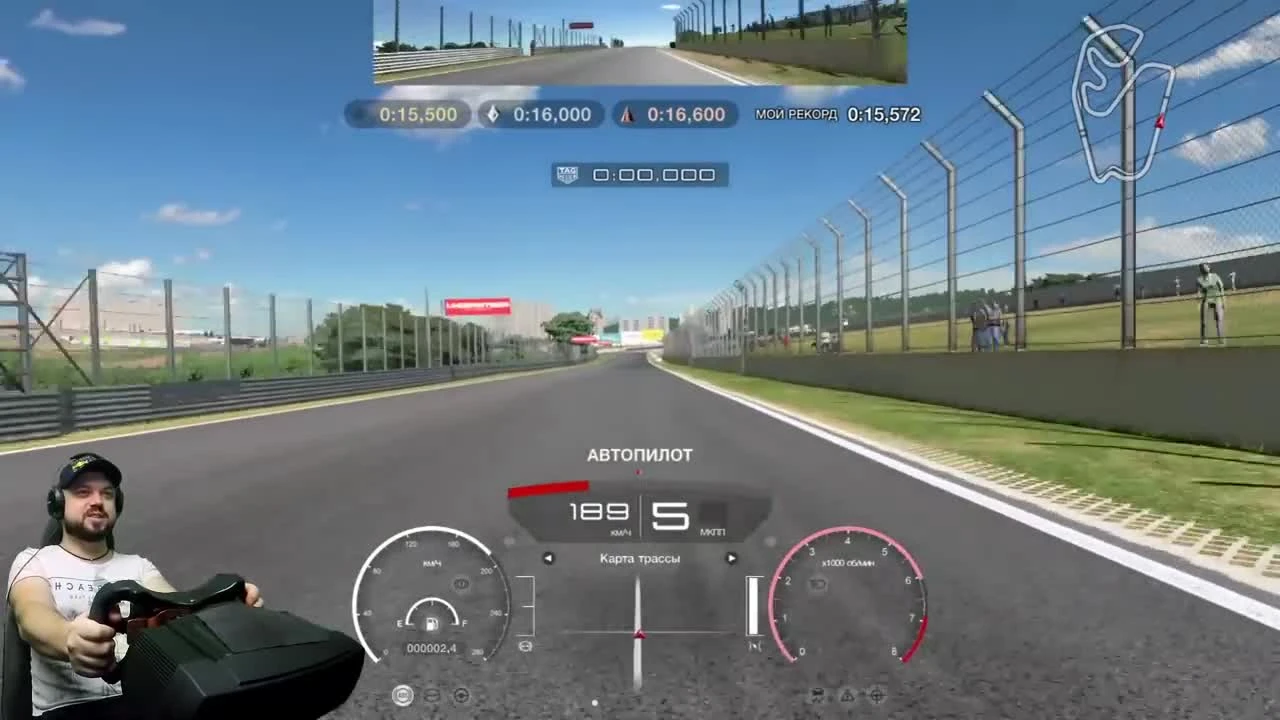Switch to the Карта трассы view
Screen dimensions: 1280x720
(x=639, y=558)
